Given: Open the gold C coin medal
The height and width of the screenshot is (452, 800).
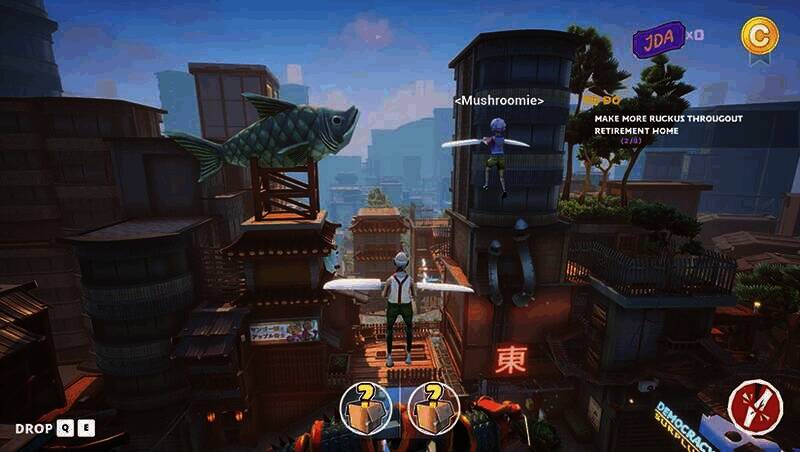Looking at the screenshot, I should point(758,35).
